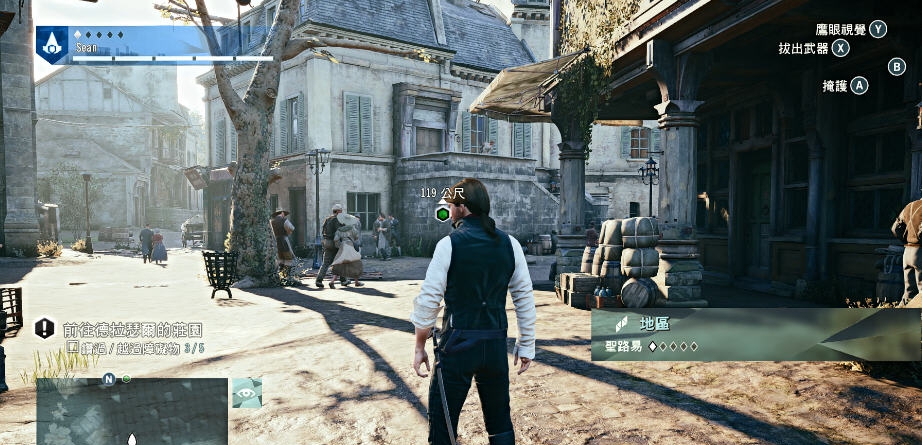The width and height of the screenshot is (922, 445).
Task: Open the 地區 district notification panel
Action: (755, 334)
